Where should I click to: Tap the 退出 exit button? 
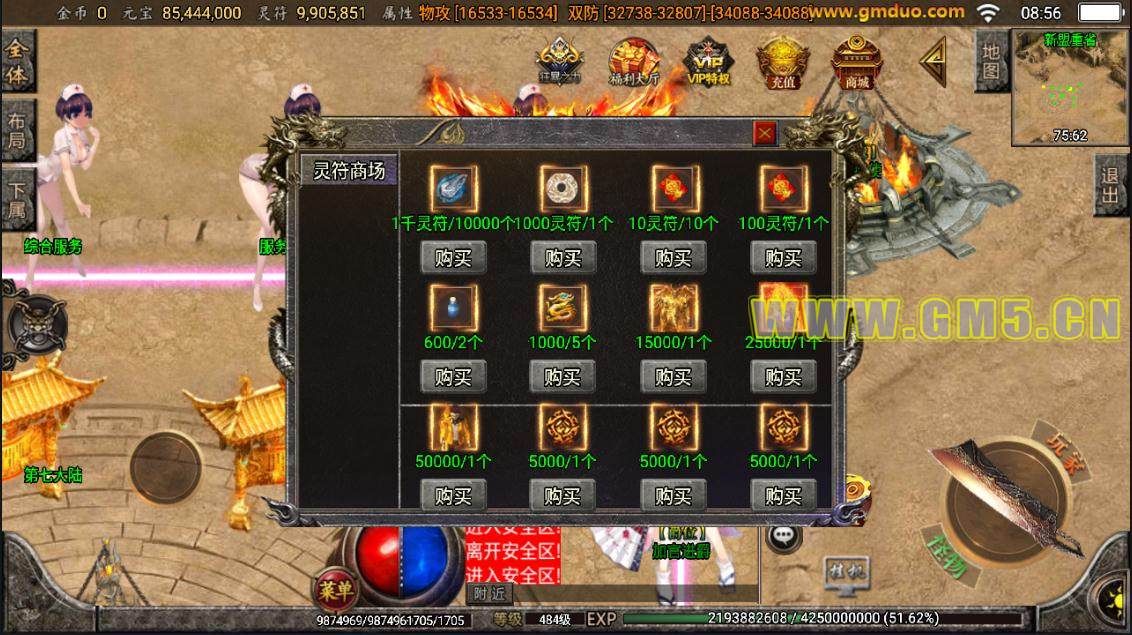[x=1110, y=185]
